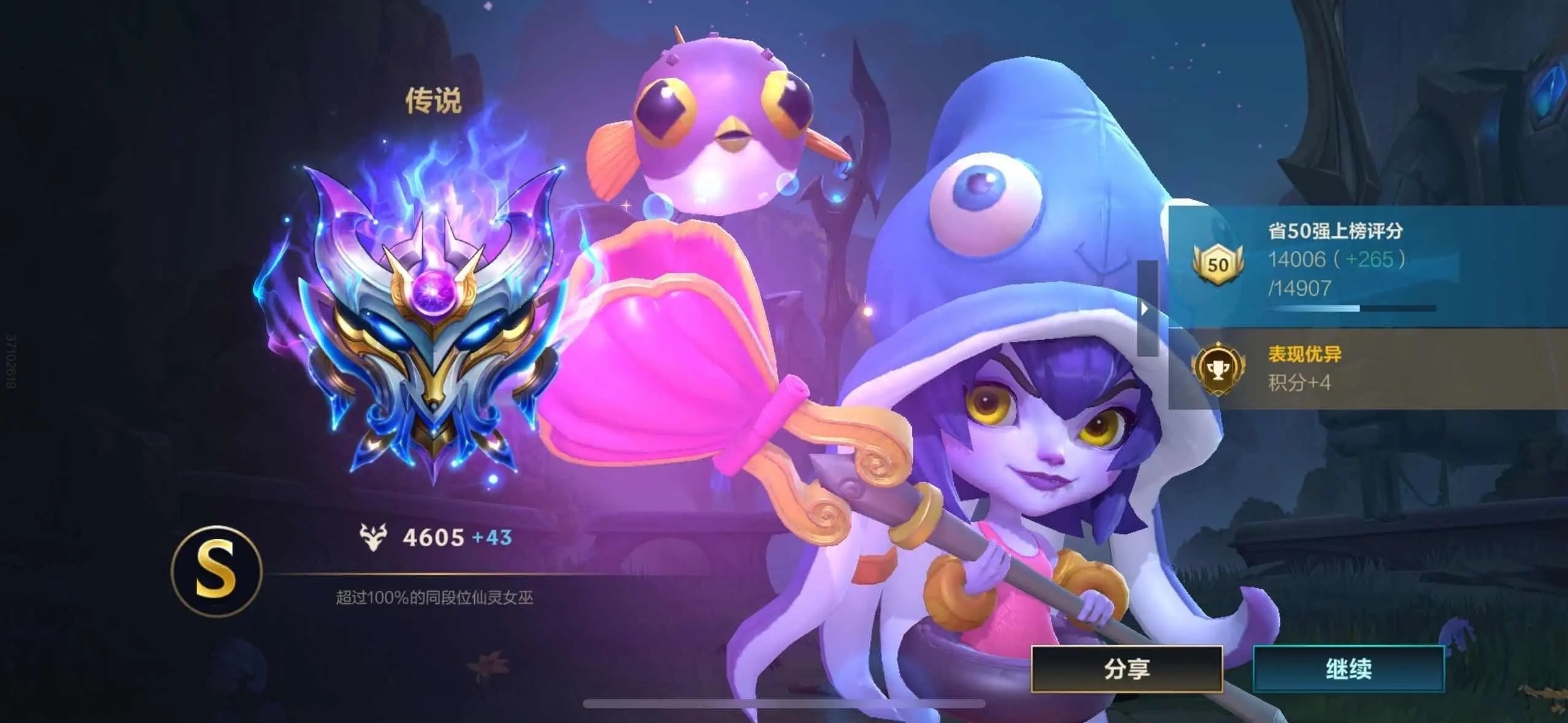Tap the 分享 share button
Image resolution: width=1568 pixels, height=723 pixels.
click(1126, 668)
